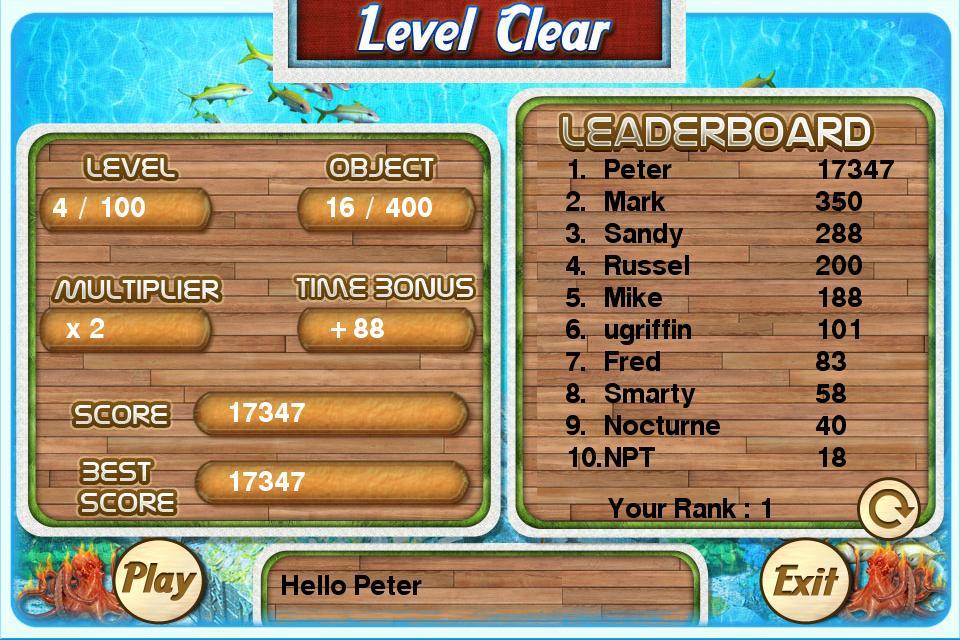The image size is (960, 640).
Task: Click the Hello Peter name field
Action: click(x=482, y=586)
